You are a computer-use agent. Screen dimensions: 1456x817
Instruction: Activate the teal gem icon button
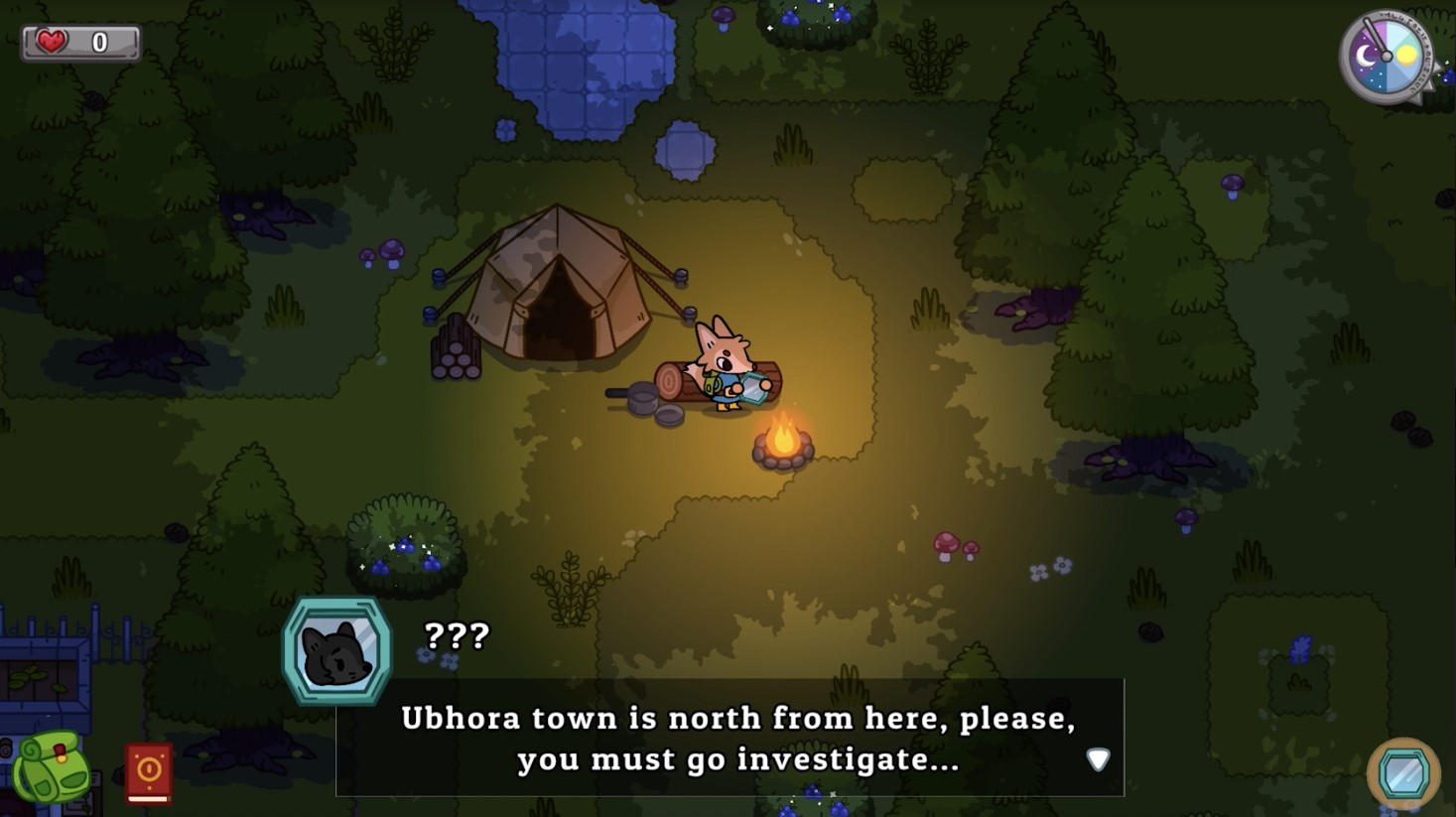pos(1403,773)
